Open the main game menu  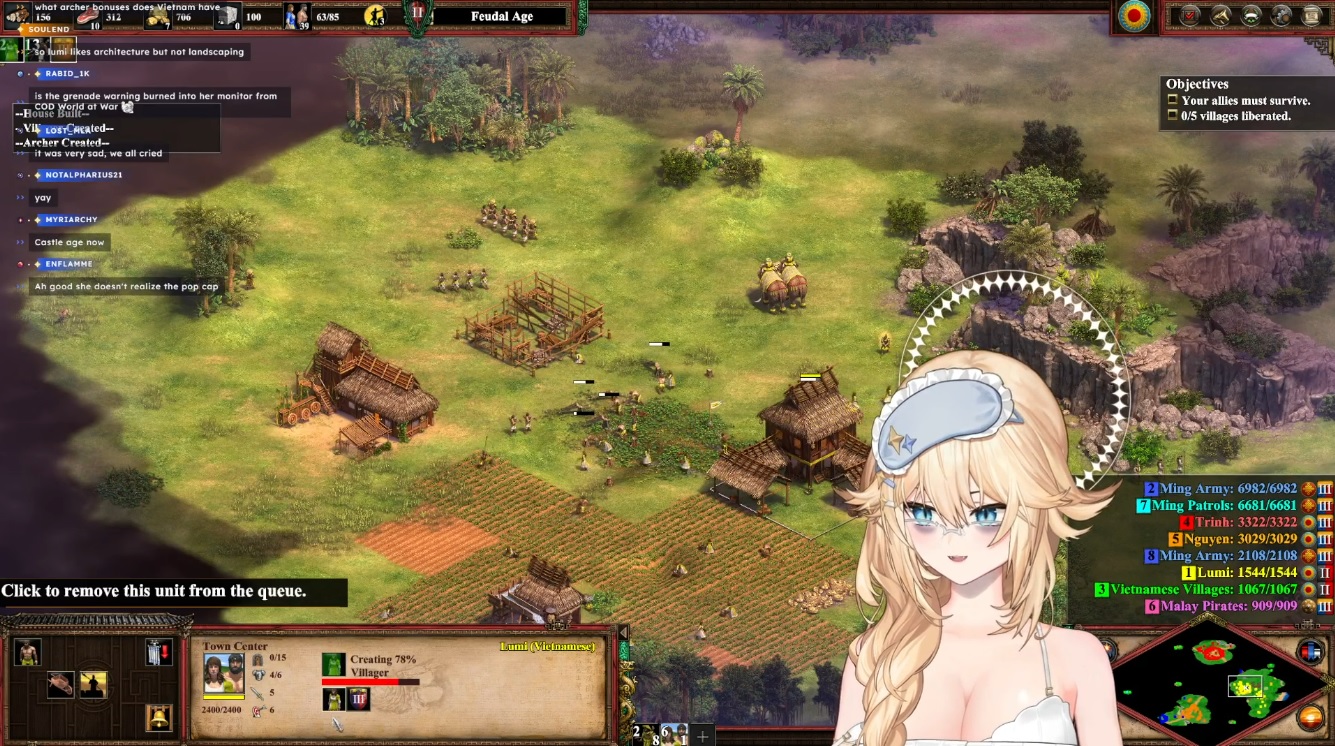coord(1311,16)
